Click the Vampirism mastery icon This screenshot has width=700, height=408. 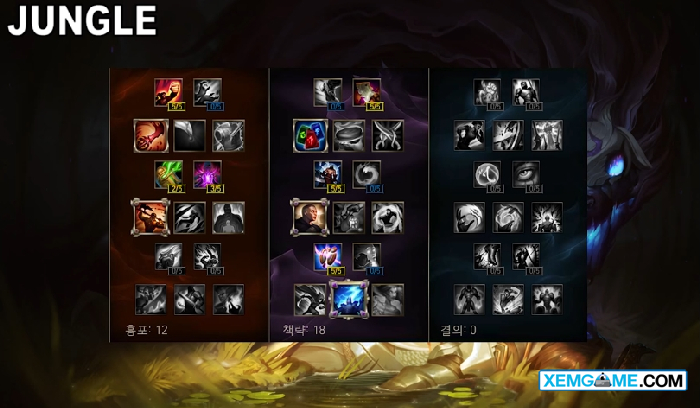167,174
